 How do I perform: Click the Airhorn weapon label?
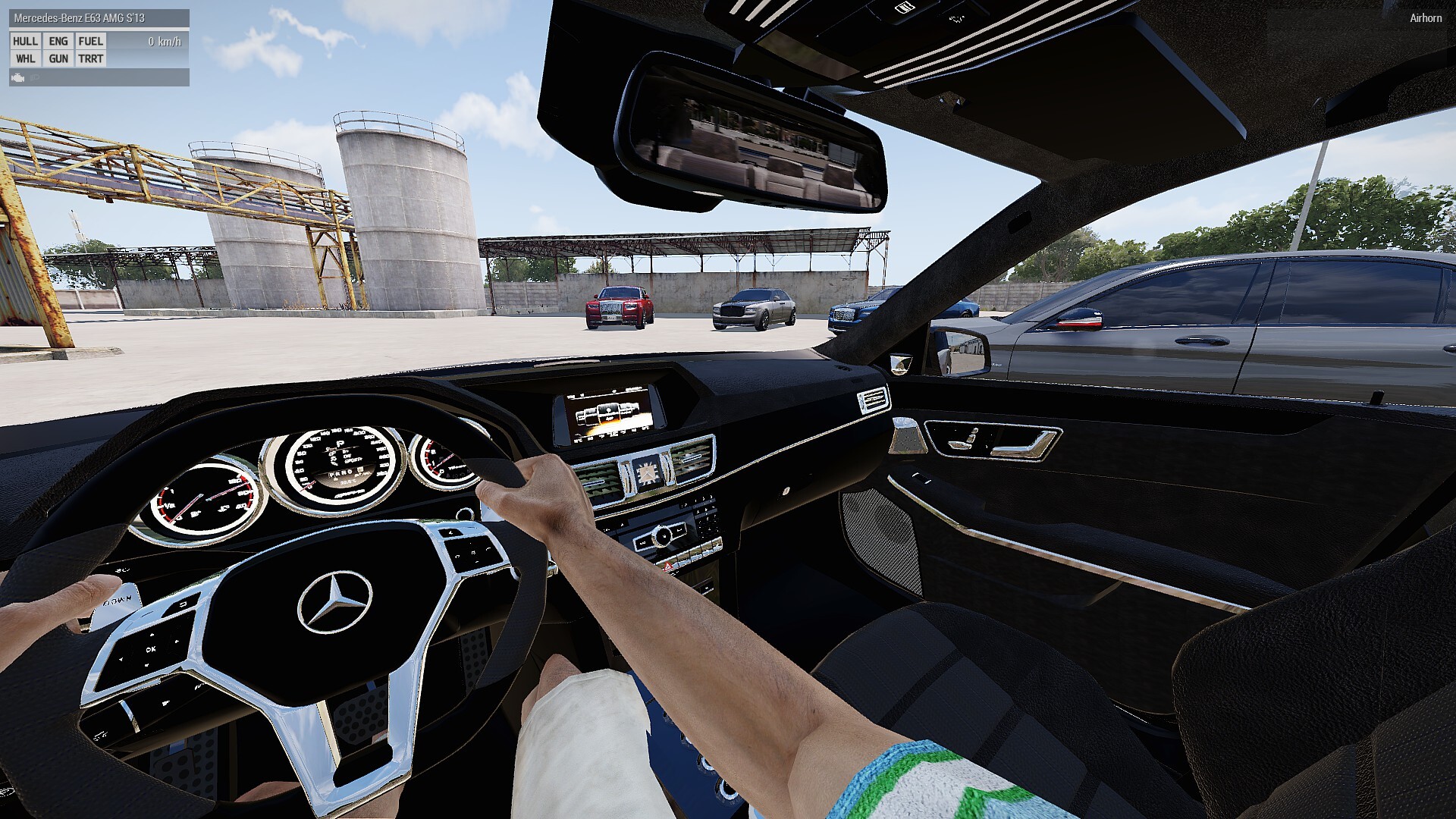pyautogui.click(x=1425, y=18)
